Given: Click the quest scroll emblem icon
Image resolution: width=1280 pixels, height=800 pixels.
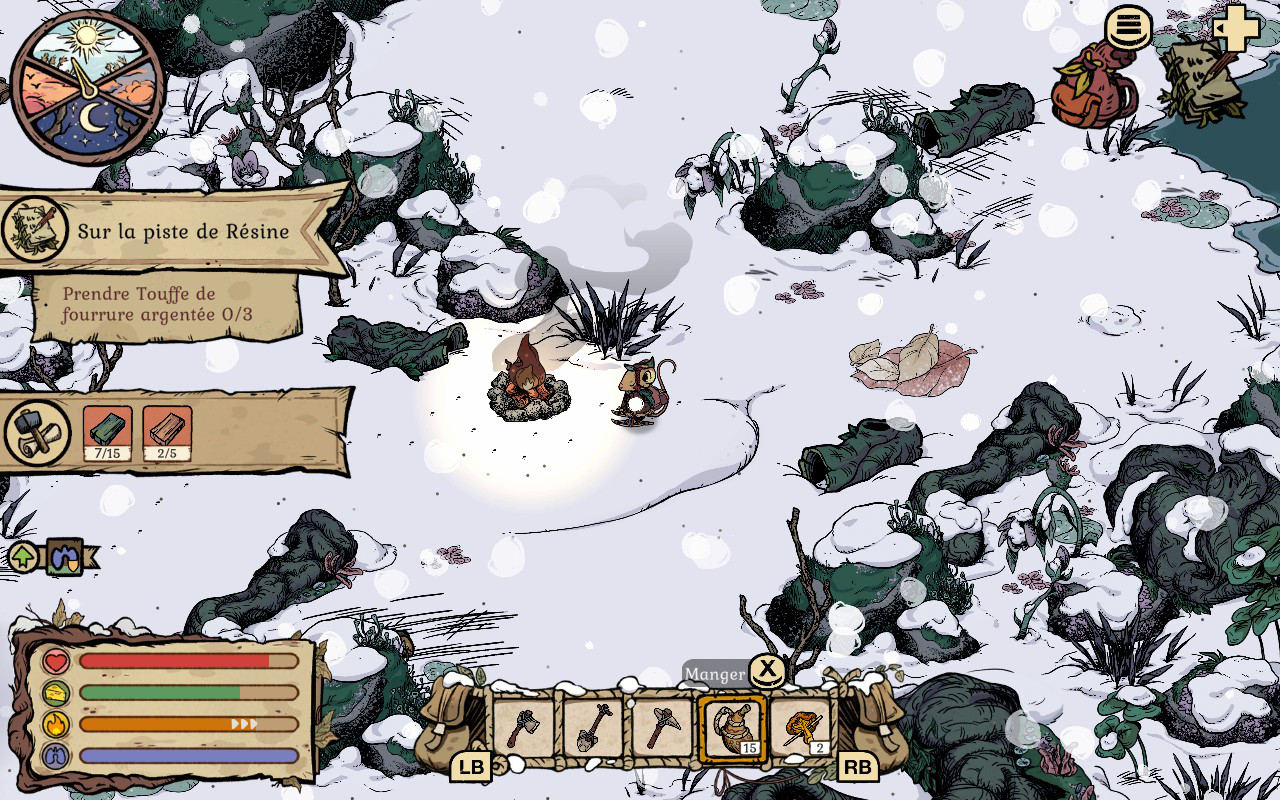Looking at the screenshot, I should 36,230.
